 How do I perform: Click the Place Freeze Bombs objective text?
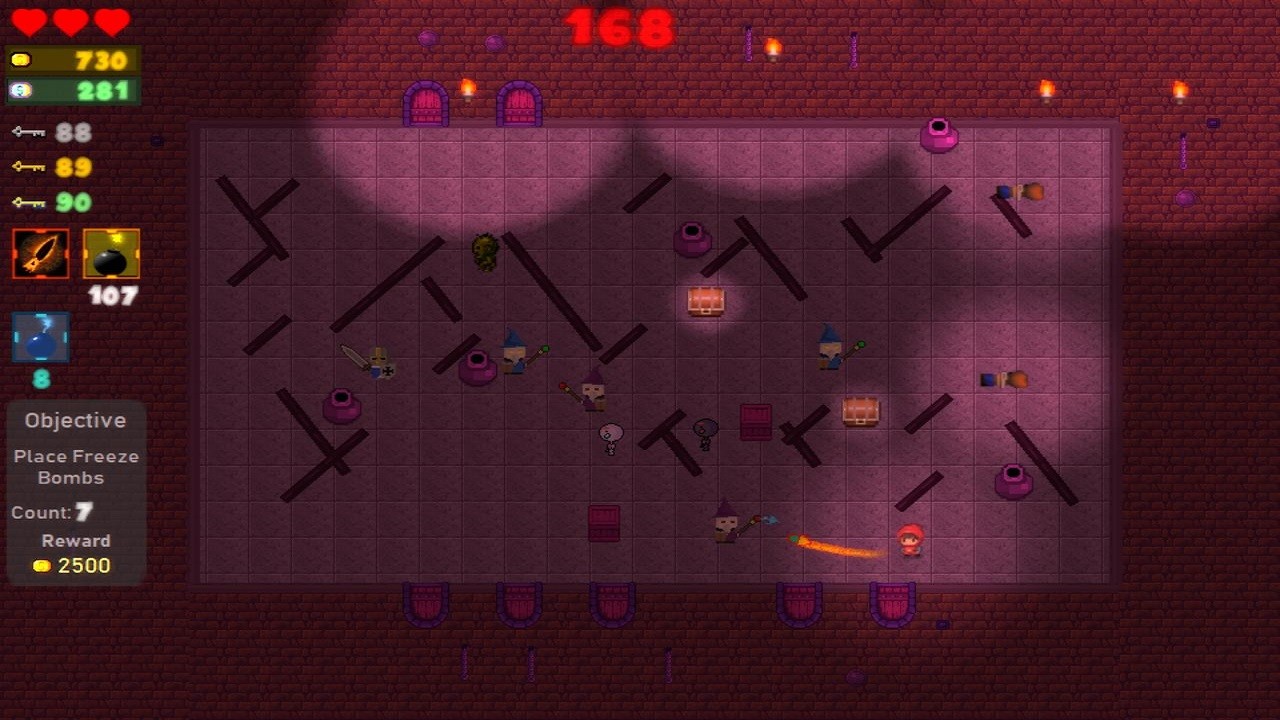point(75,466)
